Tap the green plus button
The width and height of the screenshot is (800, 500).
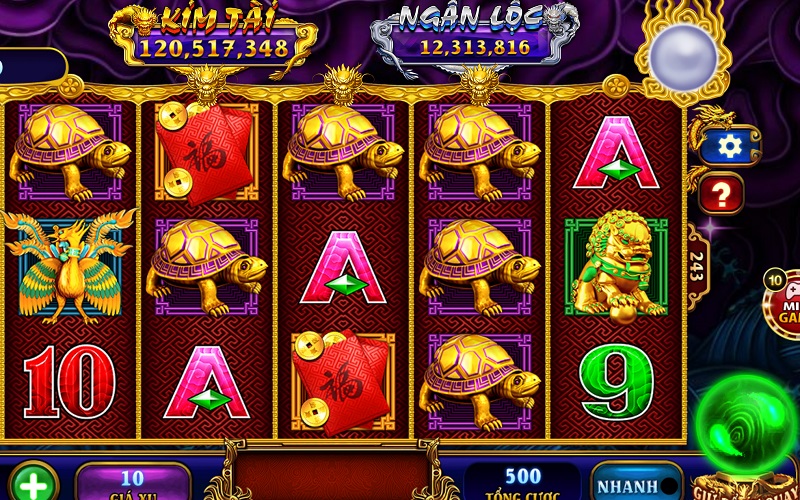tap(33, 485)
